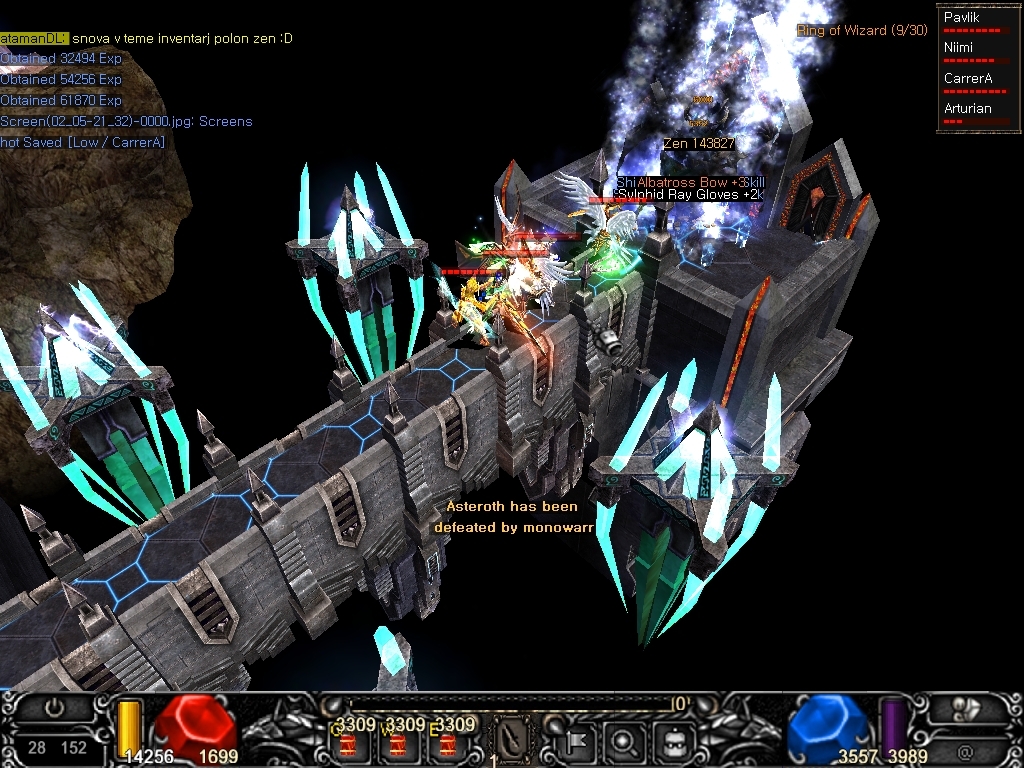Open the flag icon menu button

(x=578, y=742)
